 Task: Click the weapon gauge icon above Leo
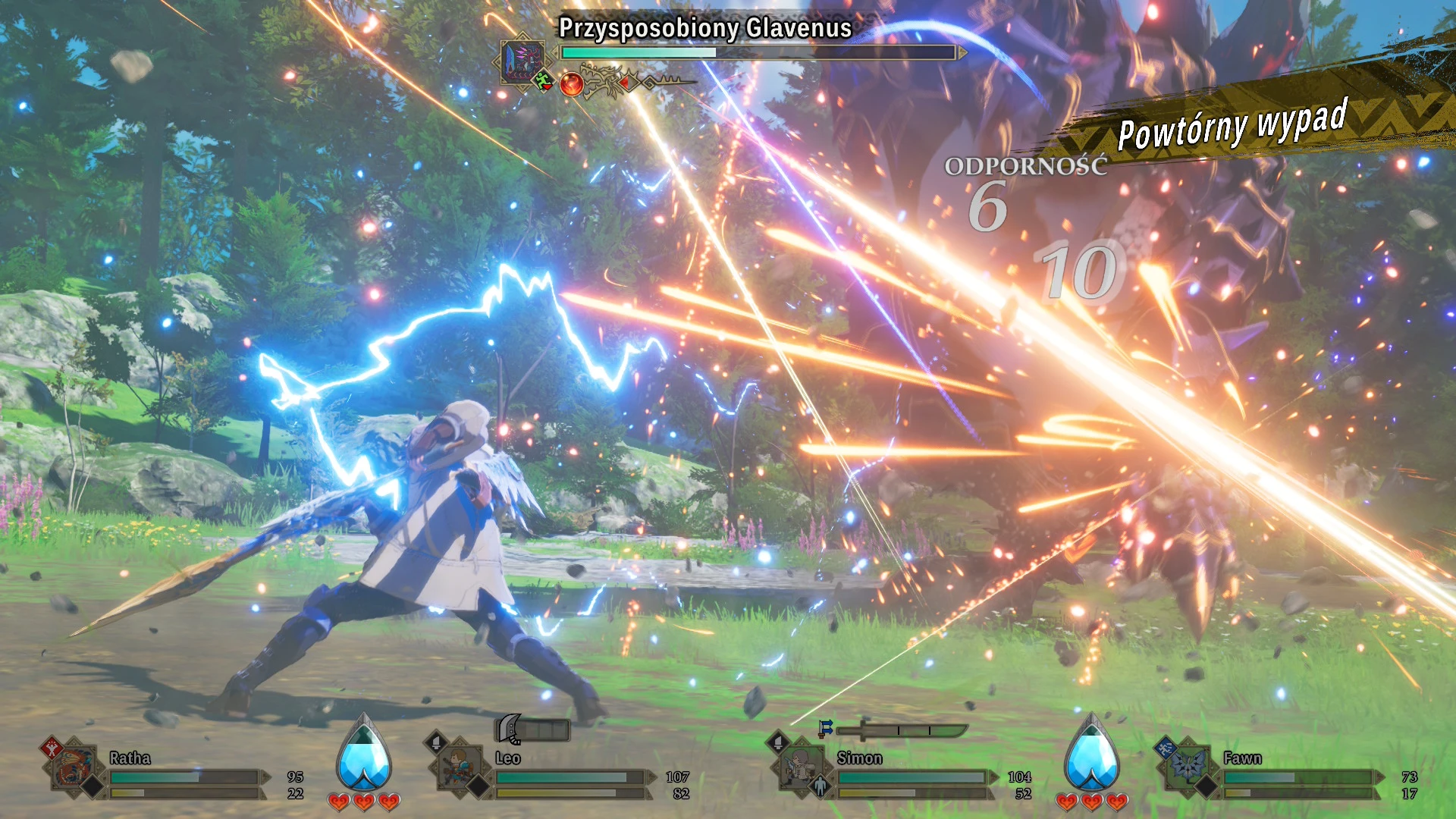click(532, 730)
